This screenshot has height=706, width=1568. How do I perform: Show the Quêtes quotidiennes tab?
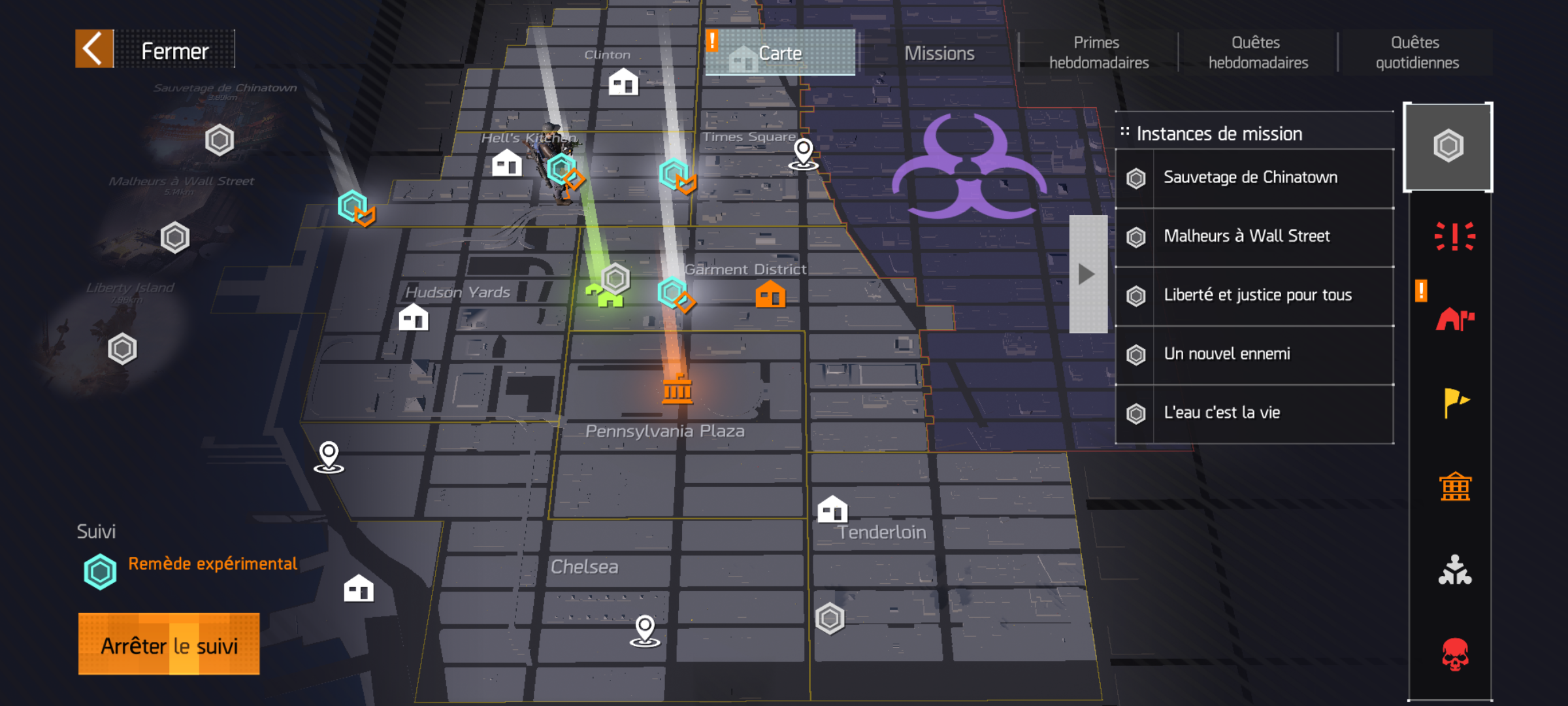[x=1416, y=52]
